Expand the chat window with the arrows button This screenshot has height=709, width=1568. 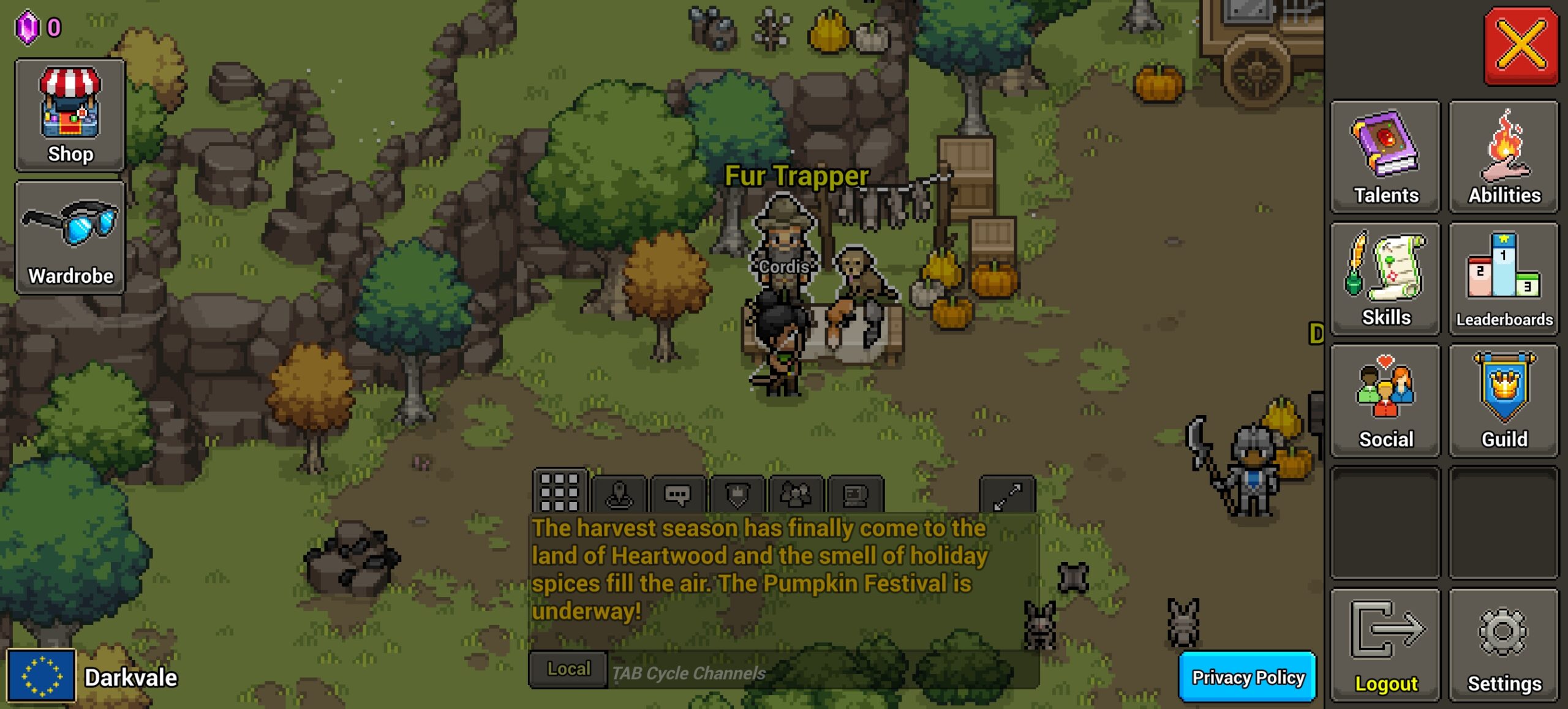1007,495
